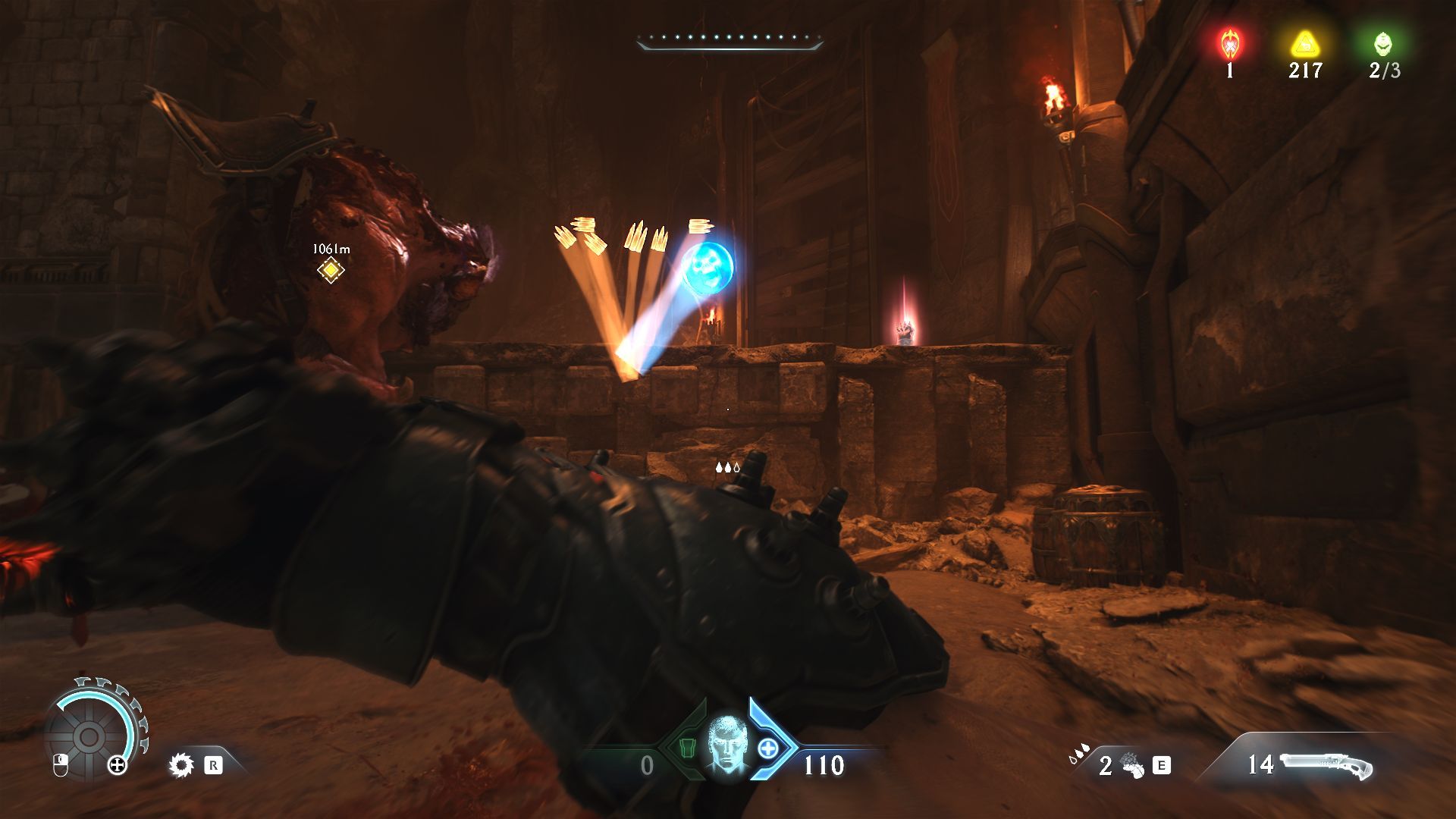
Task: Select the shotgun weapon icon
Action: click(1326, 765)
